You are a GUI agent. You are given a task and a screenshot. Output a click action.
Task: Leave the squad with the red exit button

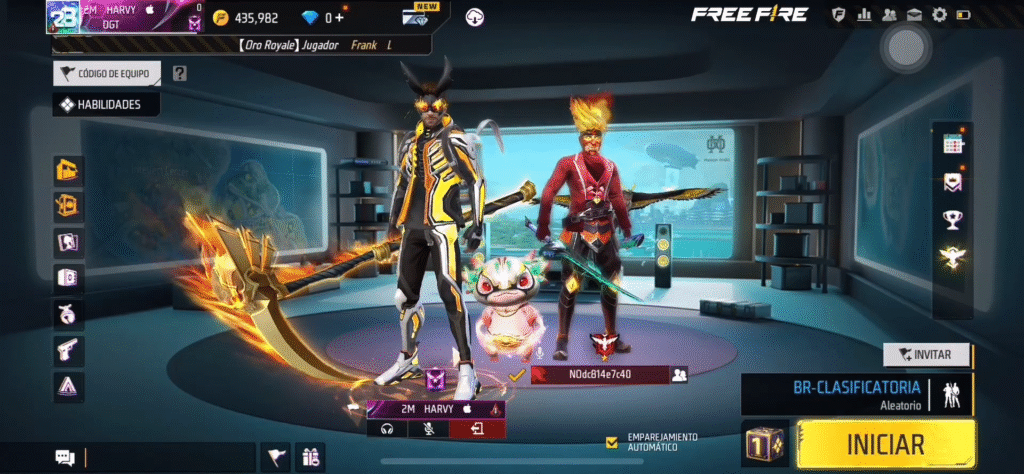[477, 429]
